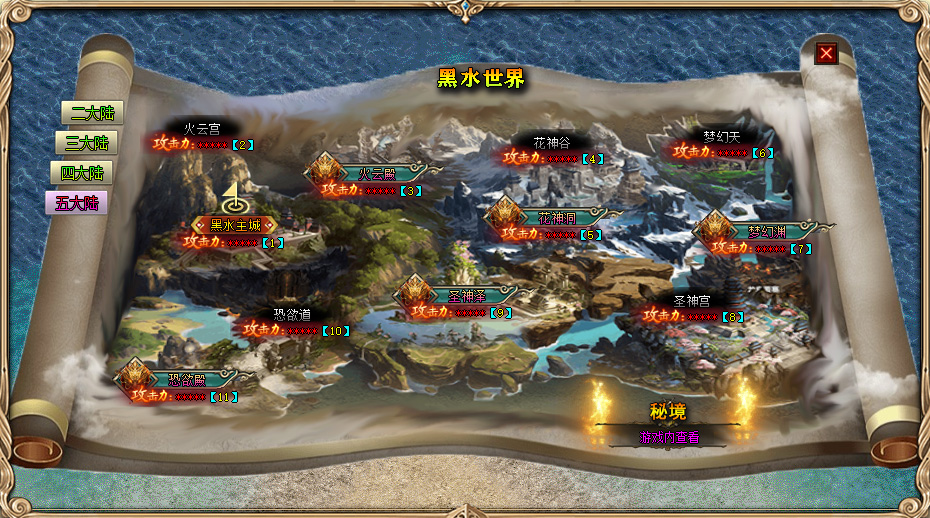
Task: Travel to 黑水主城 on the map
Action: 234,225
